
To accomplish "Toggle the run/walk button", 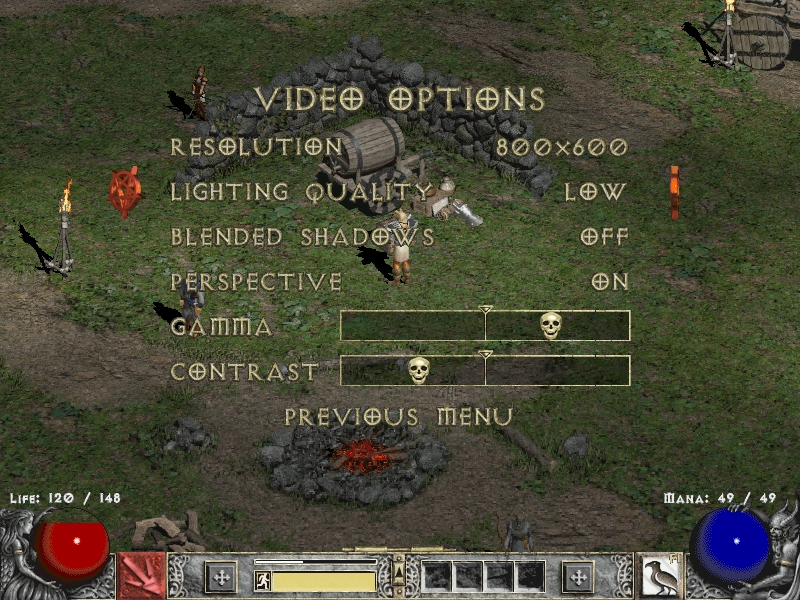I will click(x=263, y=581).
